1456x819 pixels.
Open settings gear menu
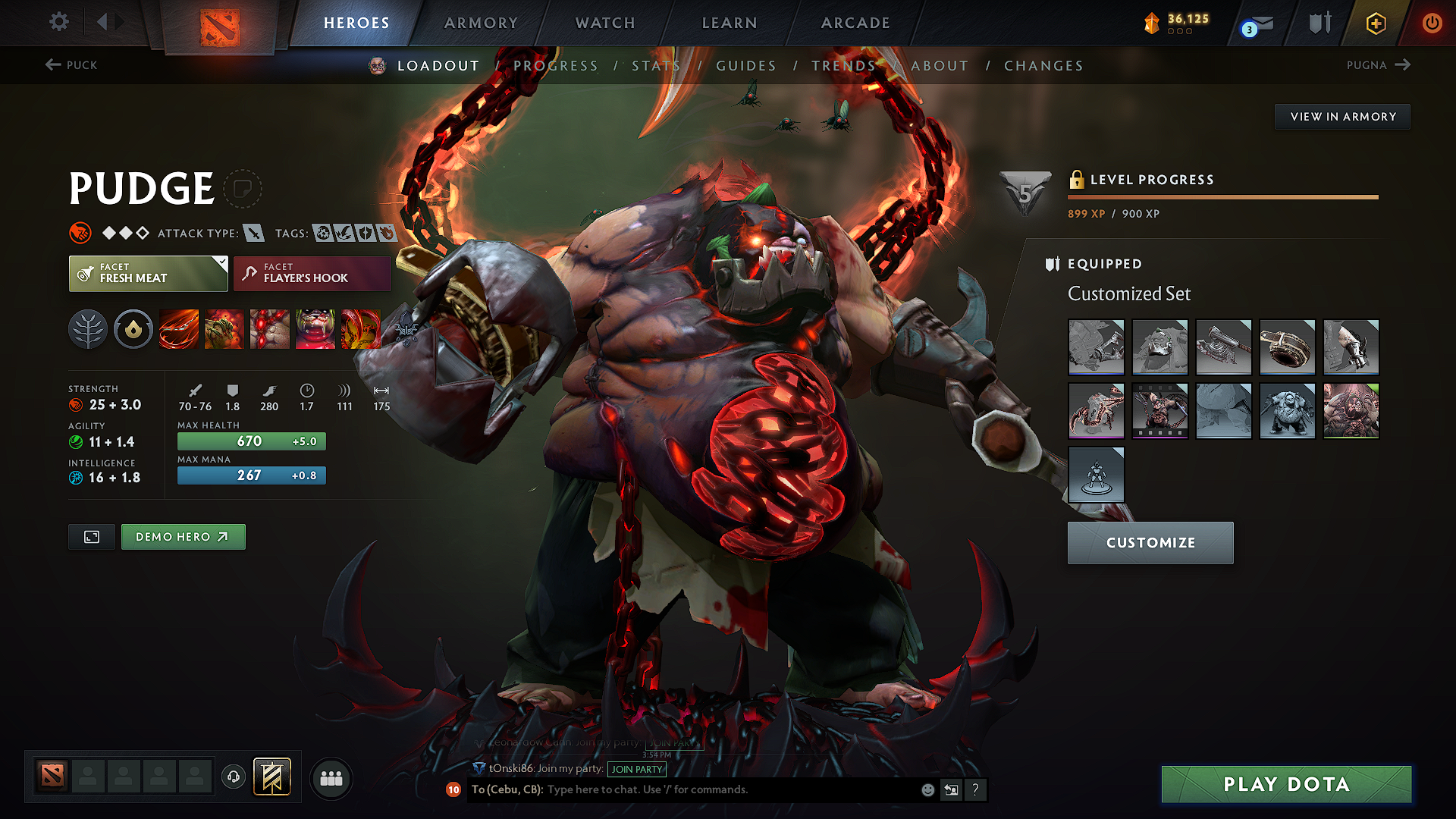point(58,22)
